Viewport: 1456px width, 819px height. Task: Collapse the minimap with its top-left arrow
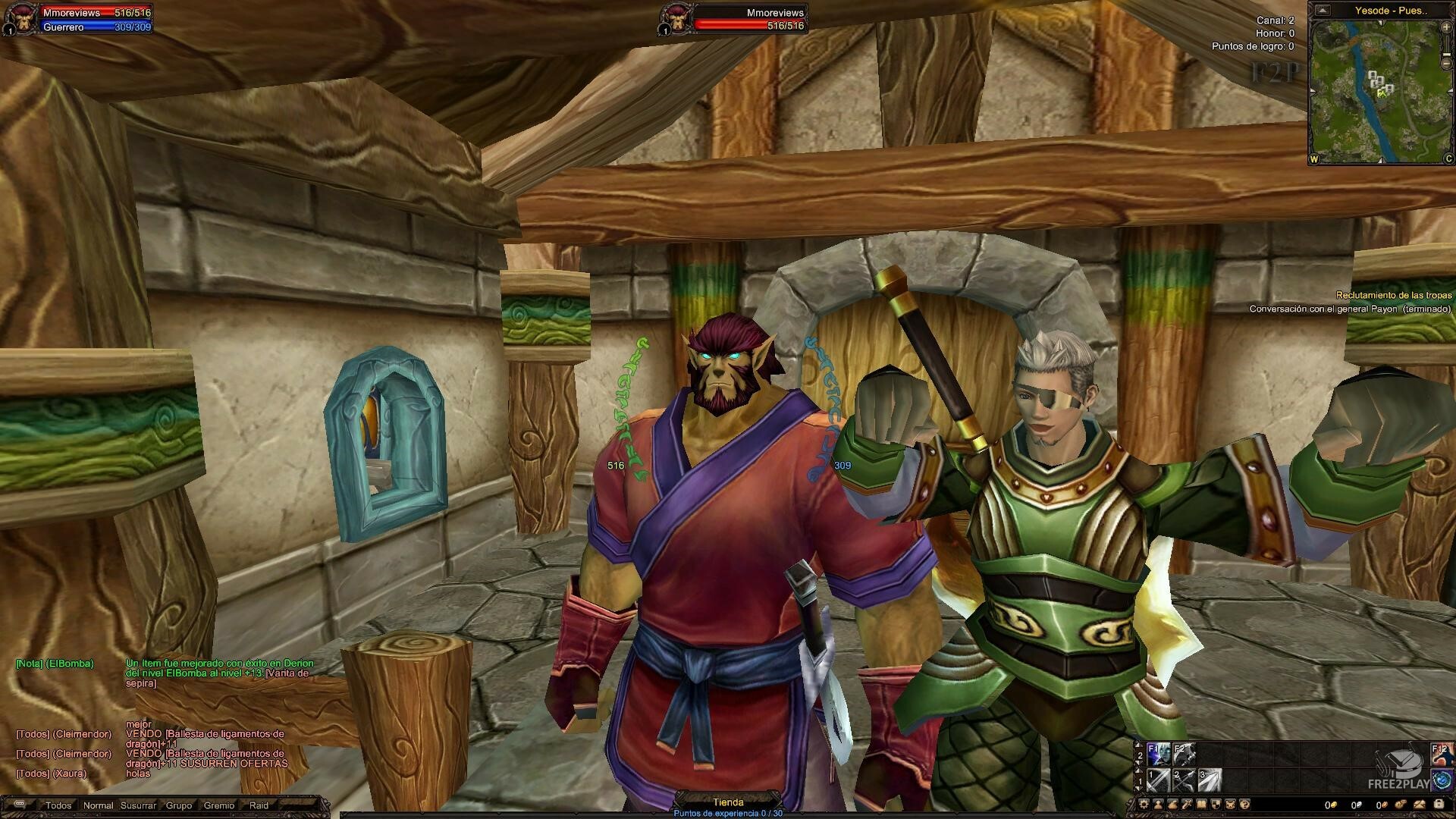coord(1323,11)
